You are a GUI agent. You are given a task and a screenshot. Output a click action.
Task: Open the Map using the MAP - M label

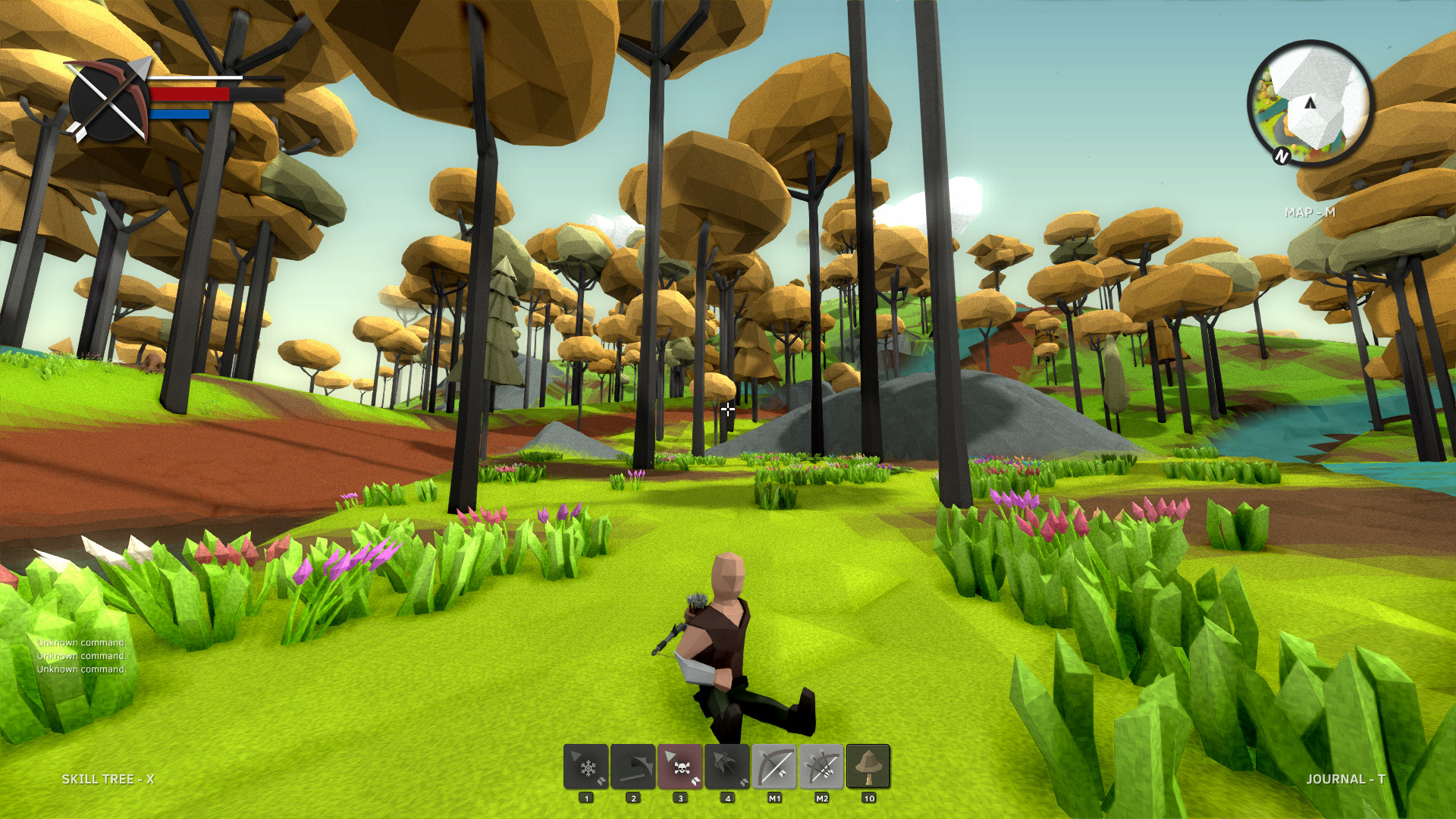[1308, 213]
